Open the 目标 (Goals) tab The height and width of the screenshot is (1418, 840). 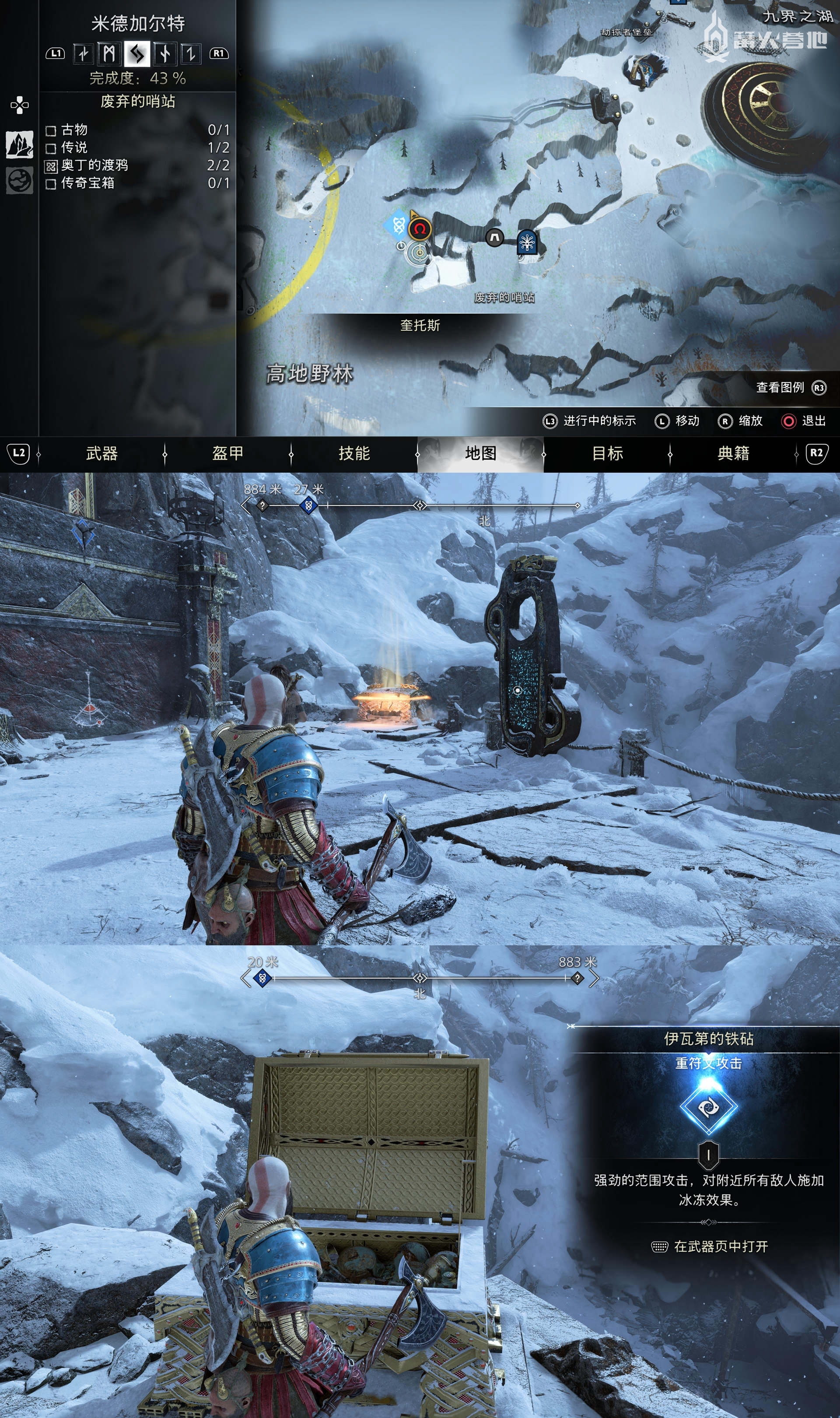pyautogui.click(x=607, y=453)
